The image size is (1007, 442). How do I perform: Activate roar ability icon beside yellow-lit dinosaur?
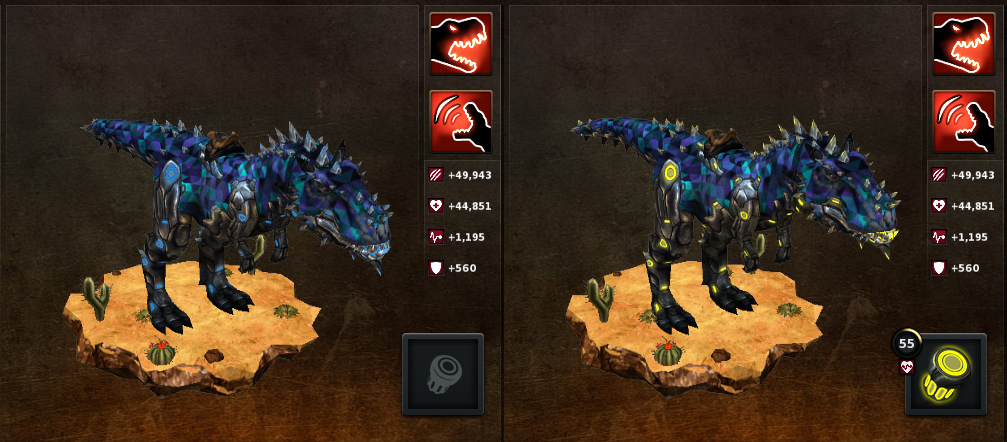click(x=964, y=122)
